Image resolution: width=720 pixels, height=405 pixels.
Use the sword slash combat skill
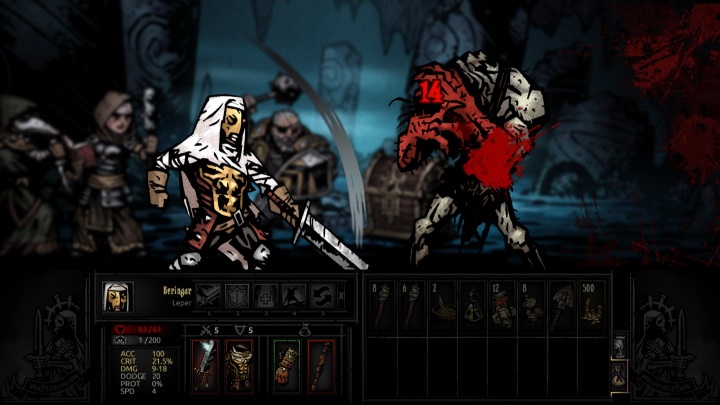209,295
